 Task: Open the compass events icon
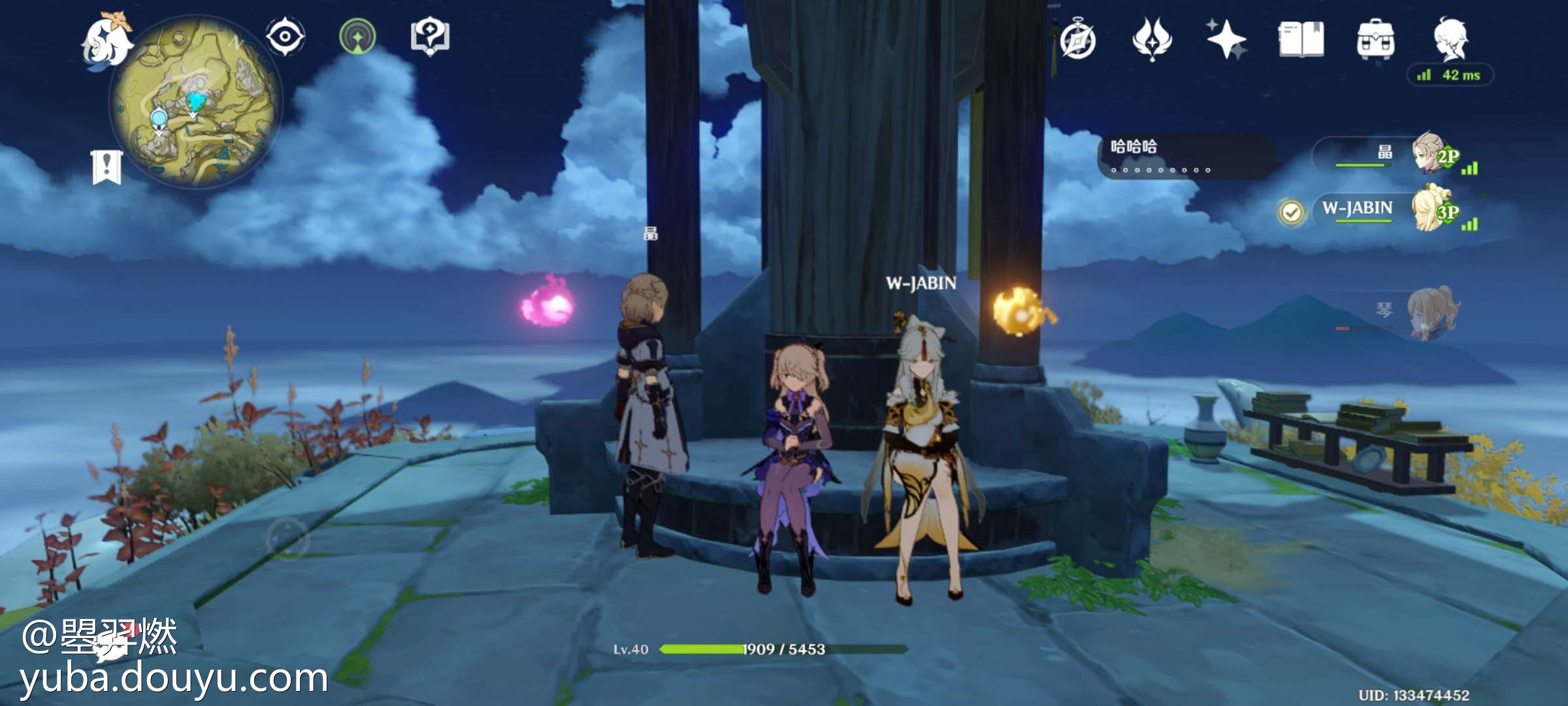[x=1078, y=41]
